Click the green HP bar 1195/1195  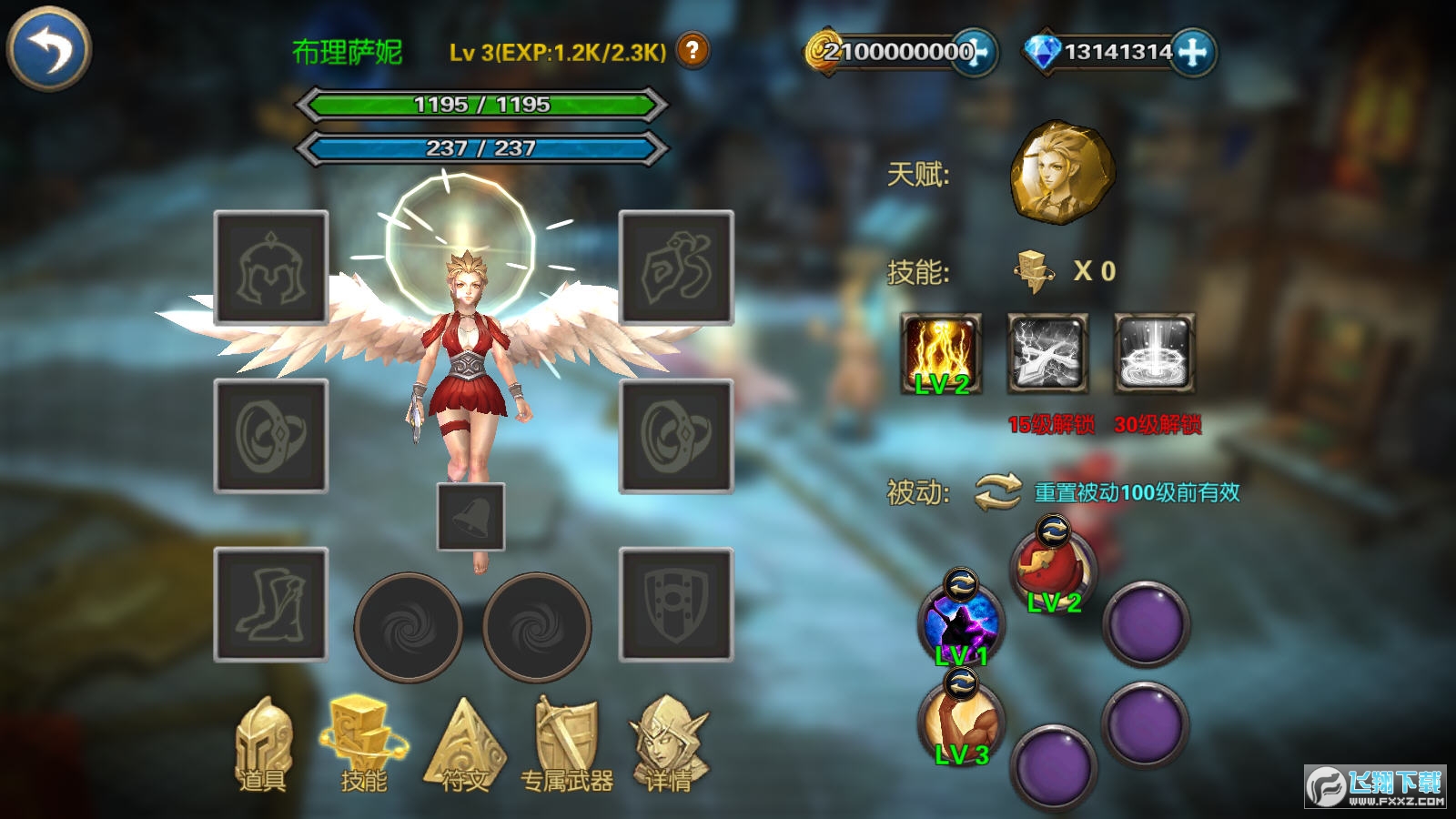[x=482, y=105]
